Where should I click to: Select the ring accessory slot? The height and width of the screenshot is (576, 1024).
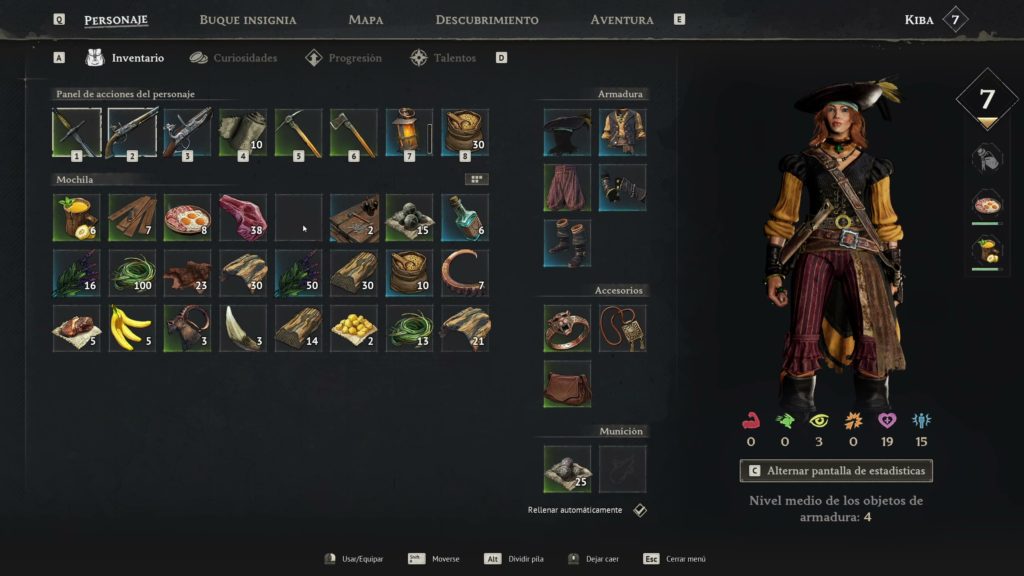[x=567, y=328]
